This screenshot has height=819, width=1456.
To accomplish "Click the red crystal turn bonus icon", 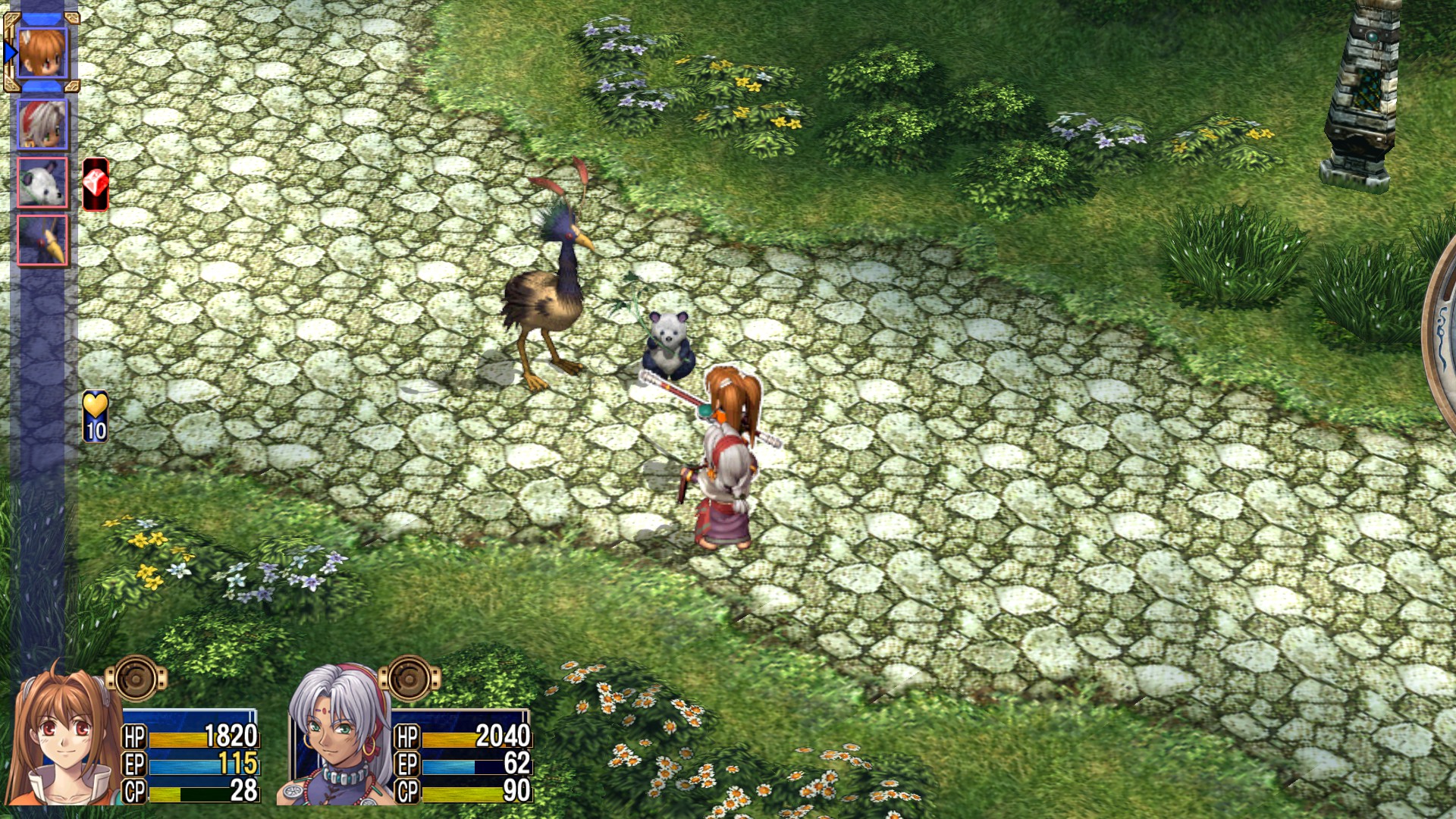I will pyautogui.click(x=96, y=184).
